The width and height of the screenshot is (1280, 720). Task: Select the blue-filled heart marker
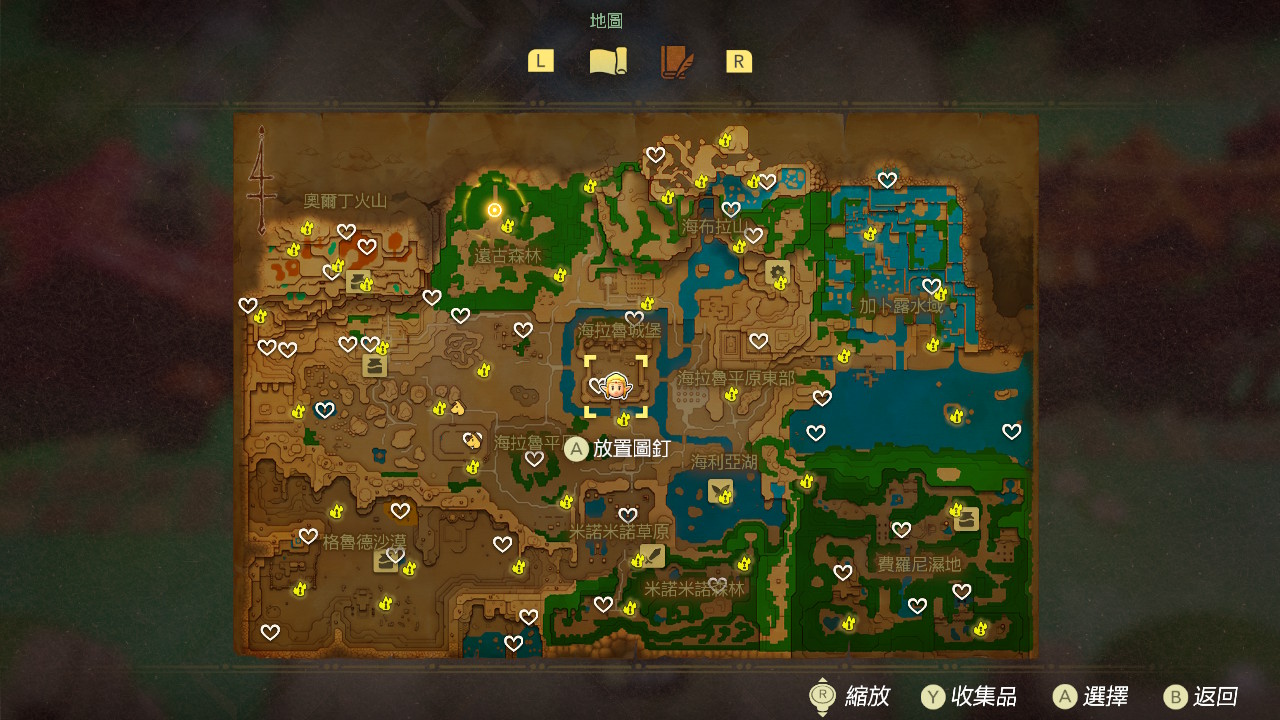tap(324, 410)
